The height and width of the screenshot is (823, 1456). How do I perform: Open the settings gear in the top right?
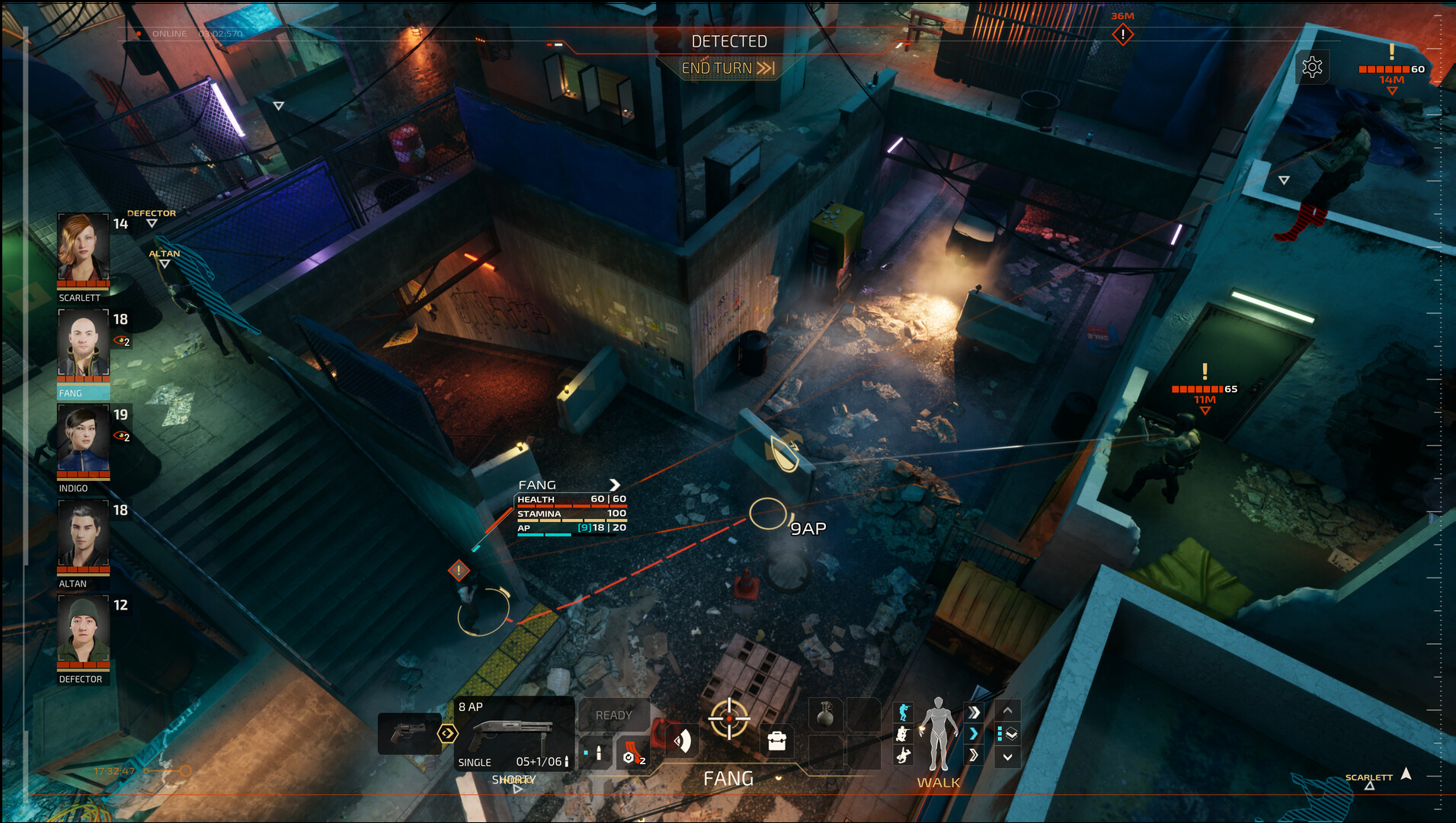tap(1313, 67)
